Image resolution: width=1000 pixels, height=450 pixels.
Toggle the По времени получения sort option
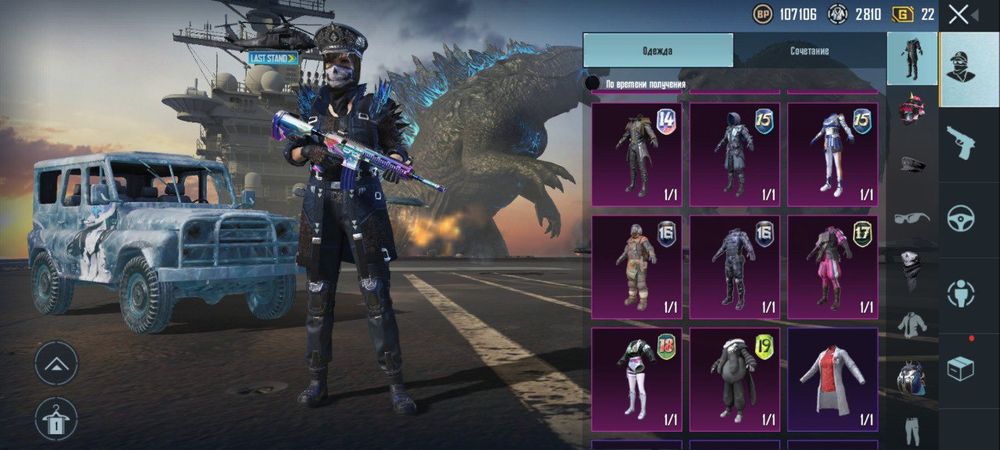[x=593, y=83]
